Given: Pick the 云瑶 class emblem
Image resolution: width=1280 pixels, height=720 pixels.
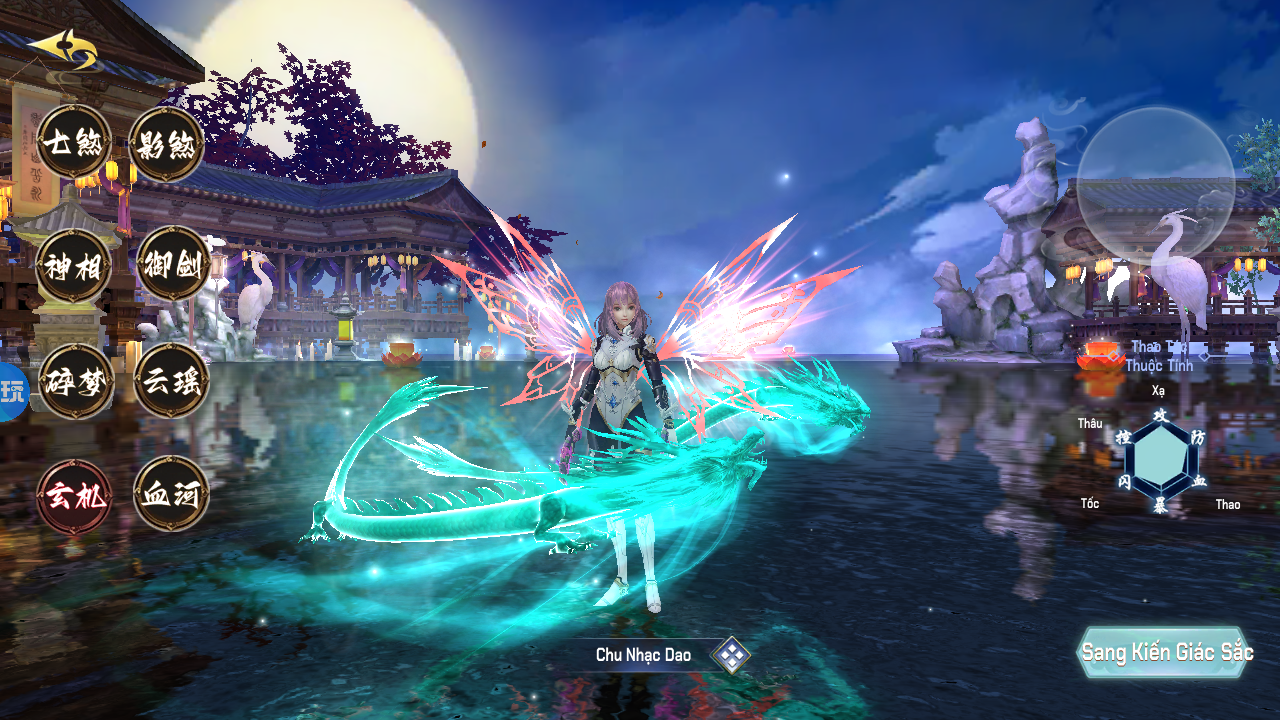Looking at the screenshot, I should [171, 381].
